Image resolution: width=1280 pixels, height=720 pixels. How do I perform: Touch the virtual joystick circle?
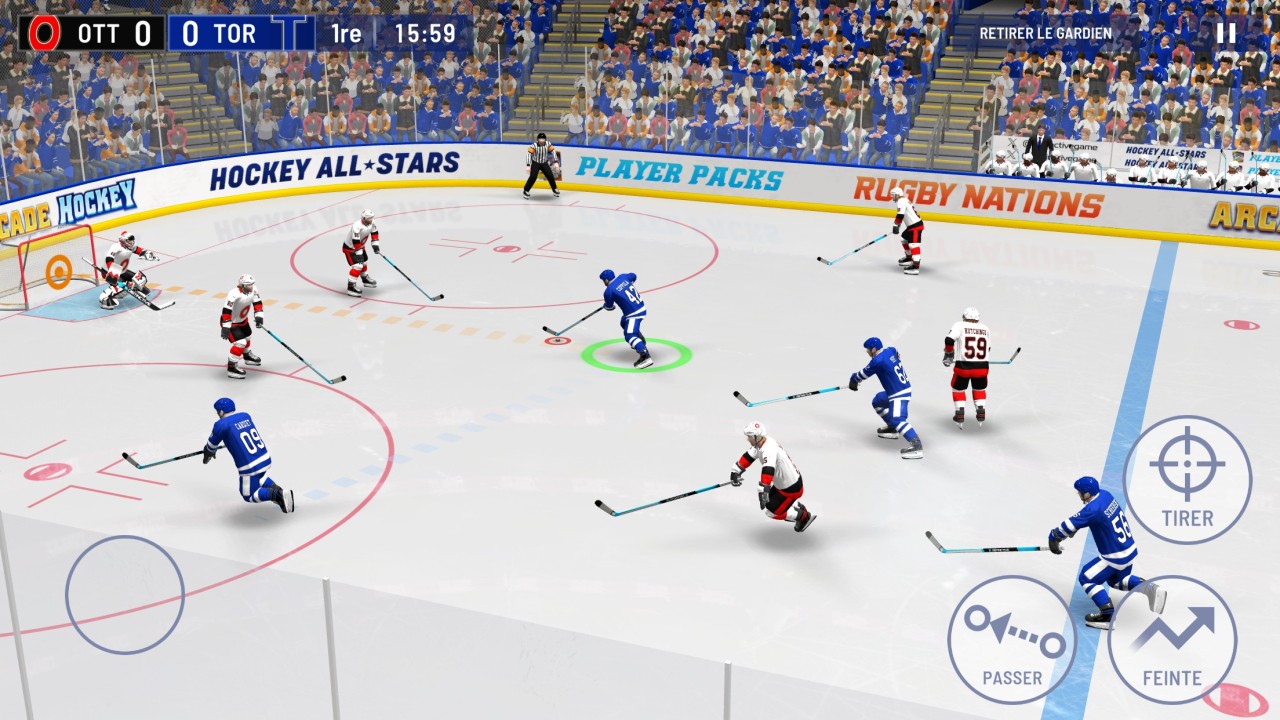125,595
